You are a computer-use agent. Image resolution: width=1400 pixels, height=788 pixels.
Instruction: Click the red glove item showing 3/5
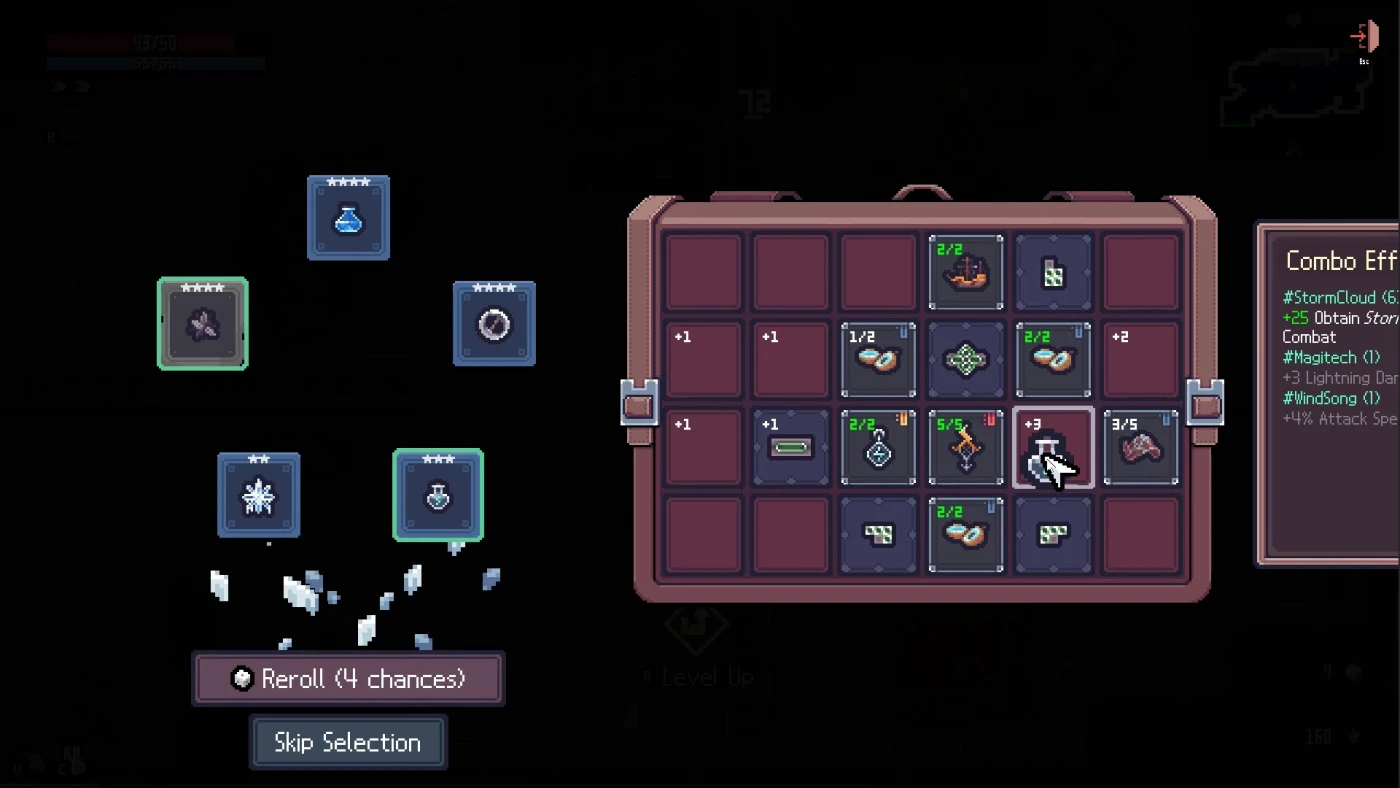(x=1141, y=448)
